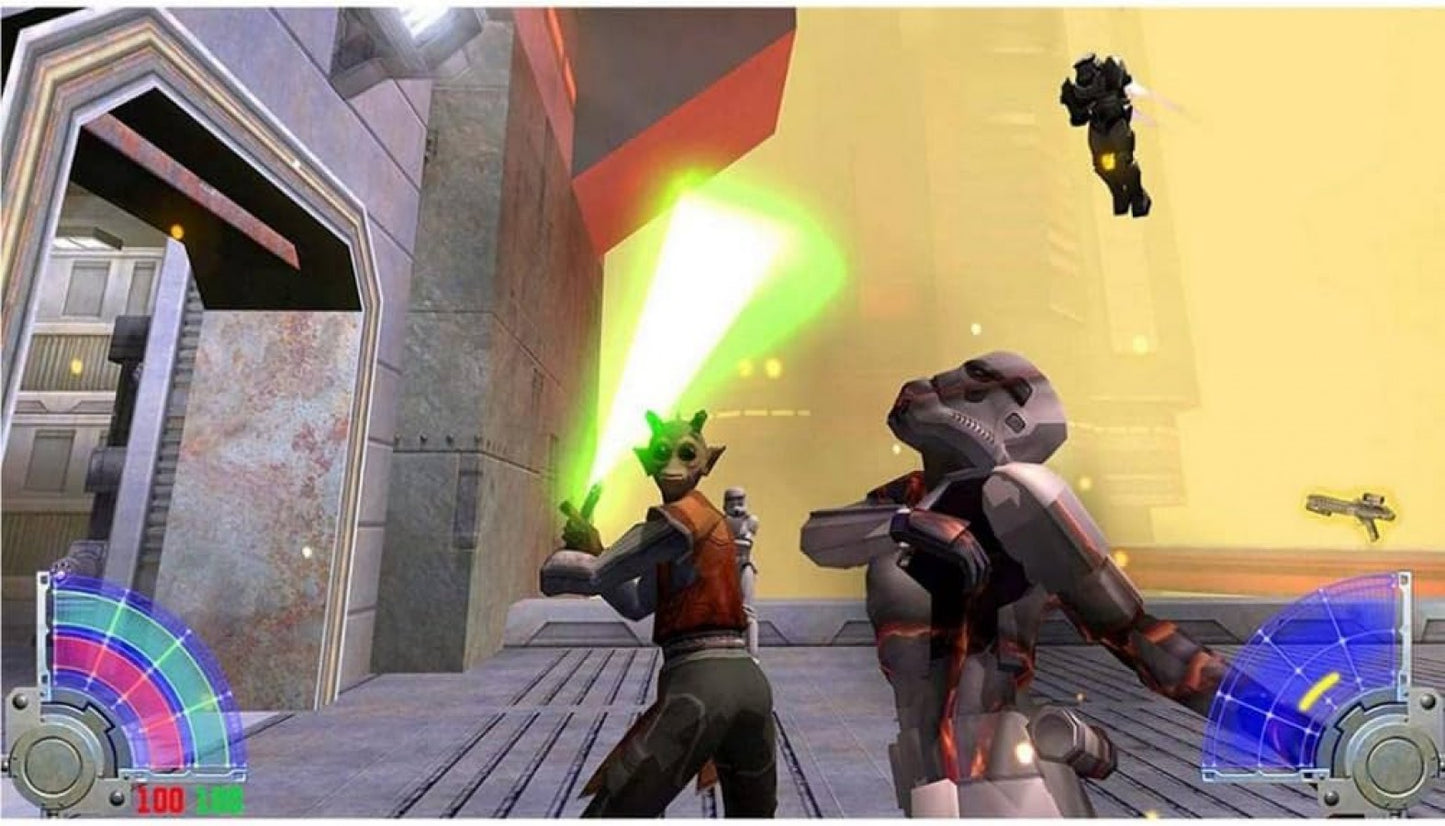Click the red 100 health readout
Image resolution: width=1445 pixels, height=826 pixels.
point(158,798)
